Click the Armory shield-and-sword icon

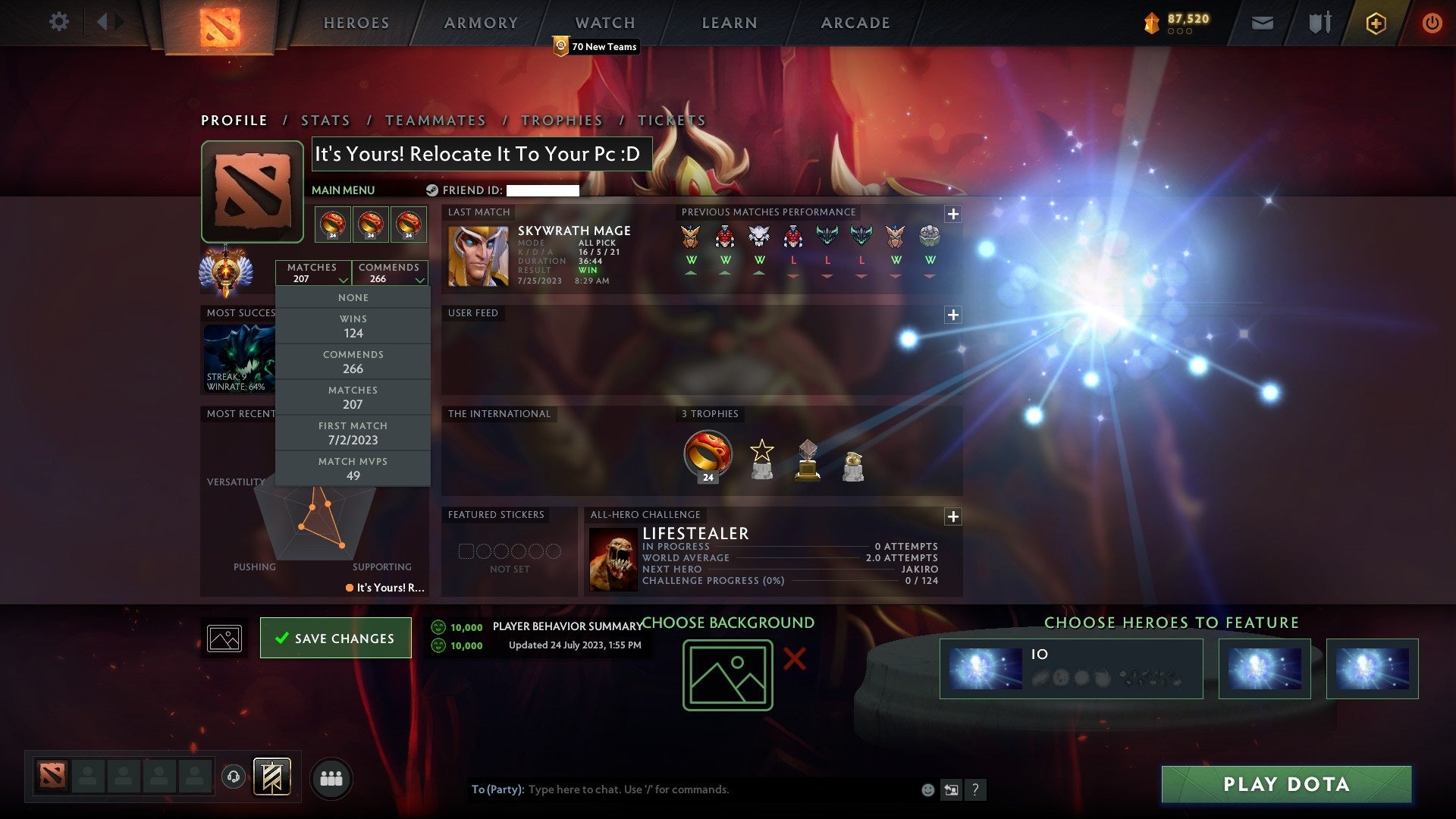pyautogui.click(x=1319, y=22)
